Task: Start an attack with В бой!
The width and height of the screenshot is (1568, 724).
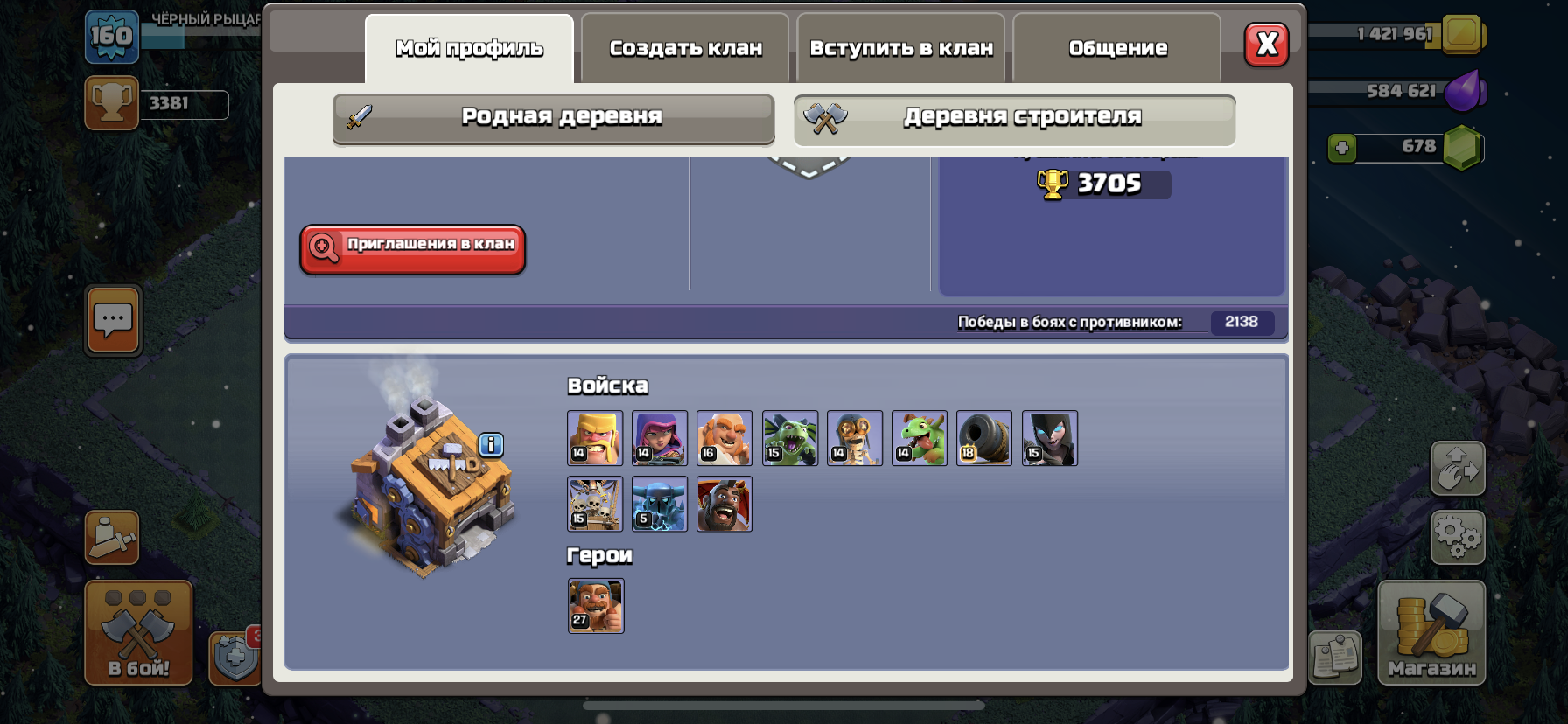Action: pyautogui.click(x=138, y=632)
